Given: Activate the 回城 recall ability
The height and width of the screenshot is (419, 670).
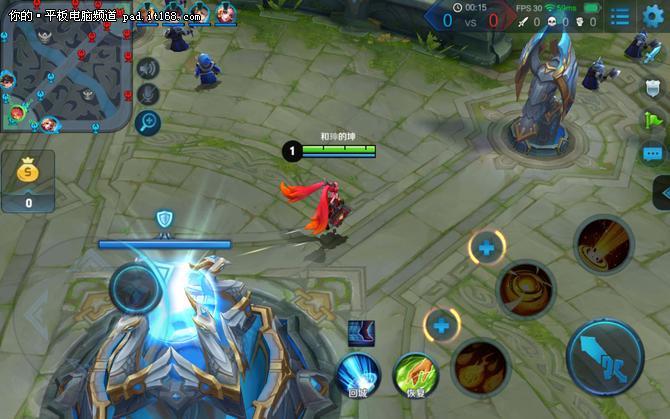Looking at the screenshot, I should point(358,373).
